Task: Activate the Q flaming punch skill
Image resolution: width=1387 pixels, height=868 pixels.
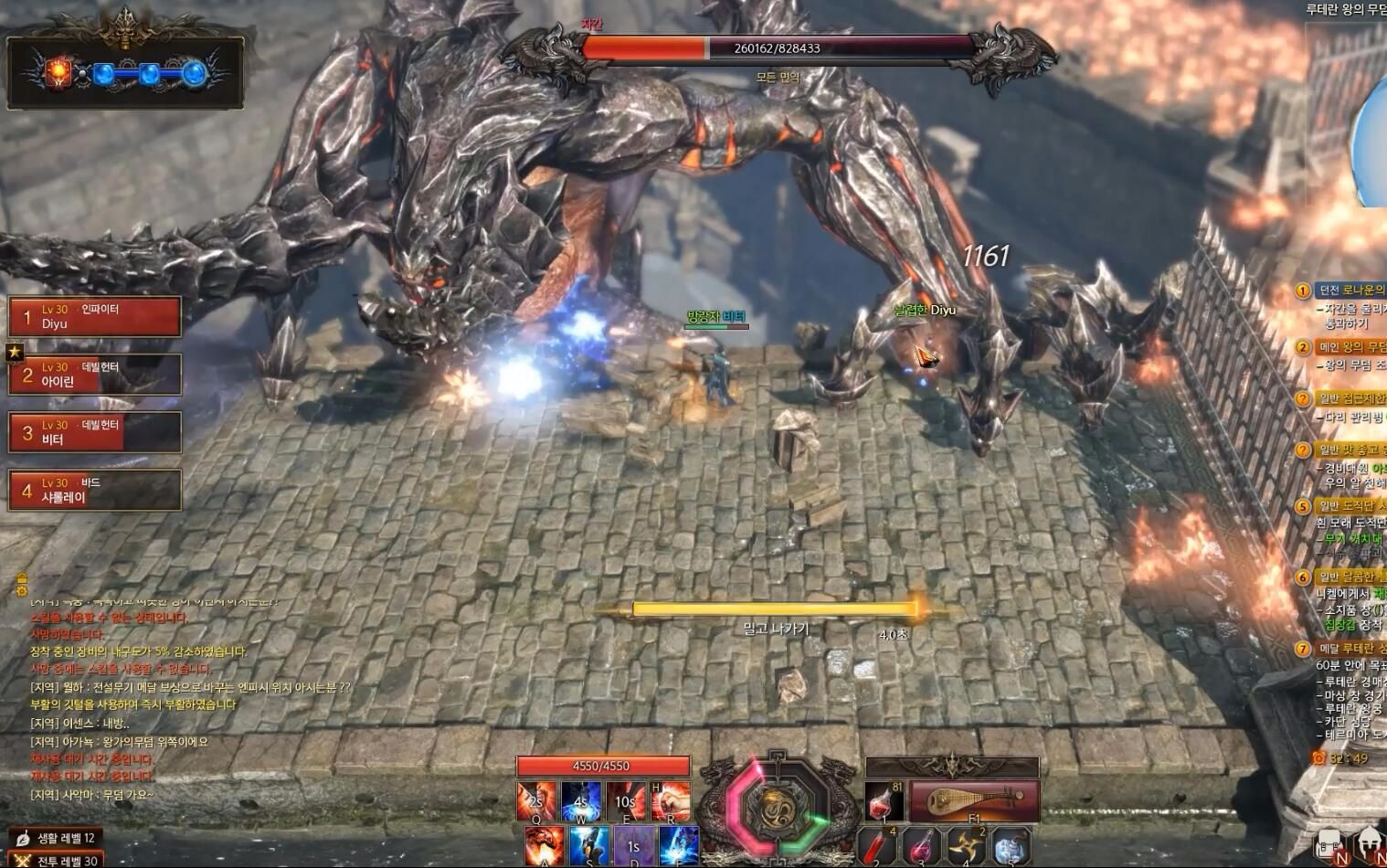Action: point(536,801)
